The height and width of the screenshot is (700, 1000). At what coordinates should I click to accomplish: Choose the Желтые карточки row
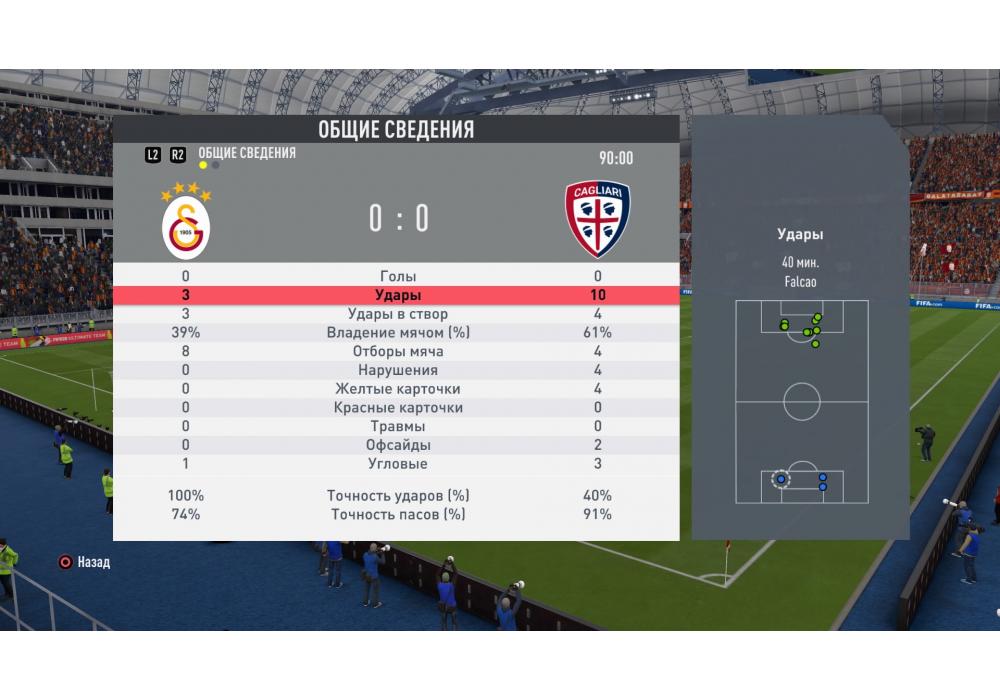[398, 389]
